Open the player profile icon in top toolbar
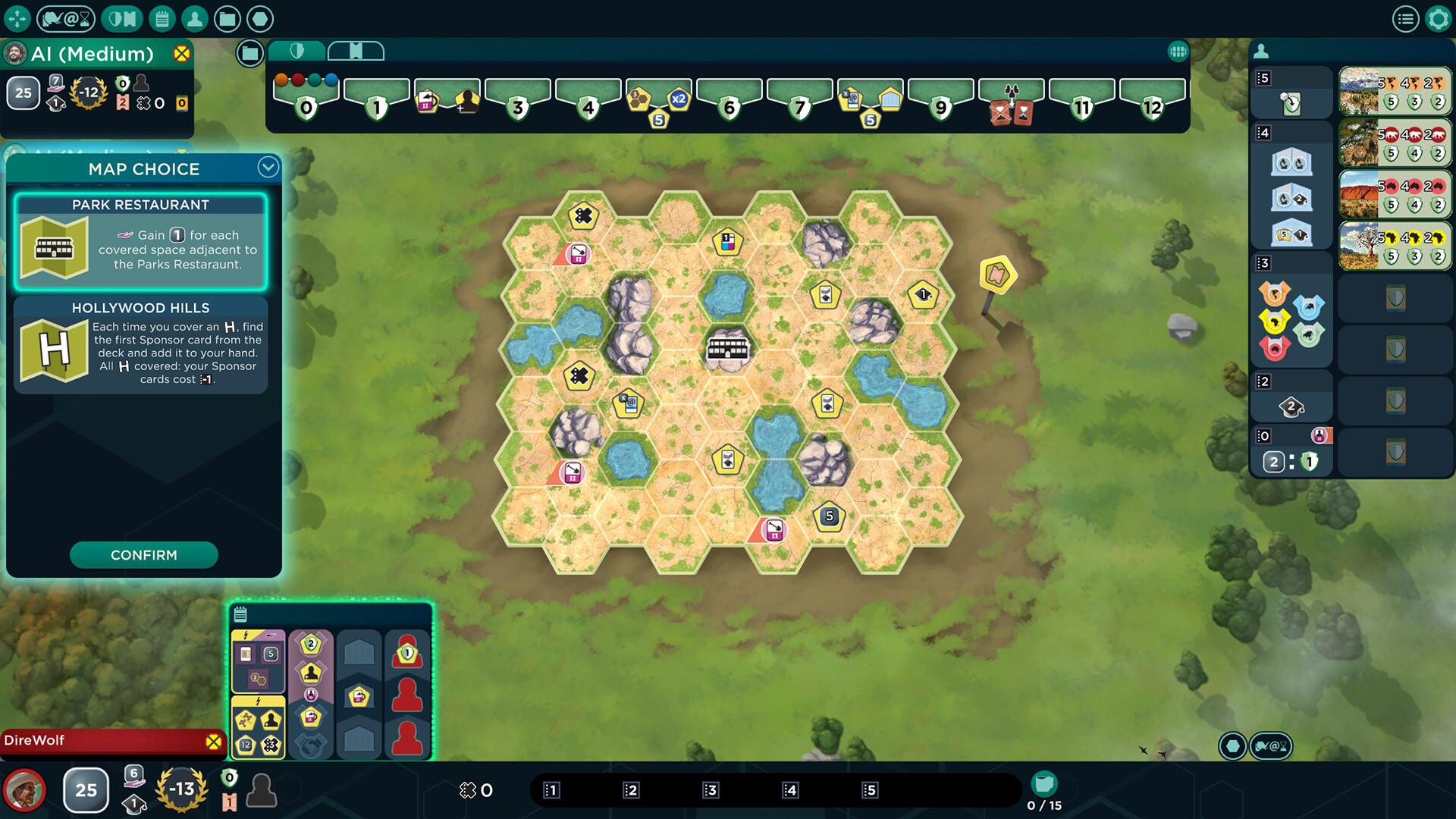This screenshot has width=1456, height=819. click(194, 18)
